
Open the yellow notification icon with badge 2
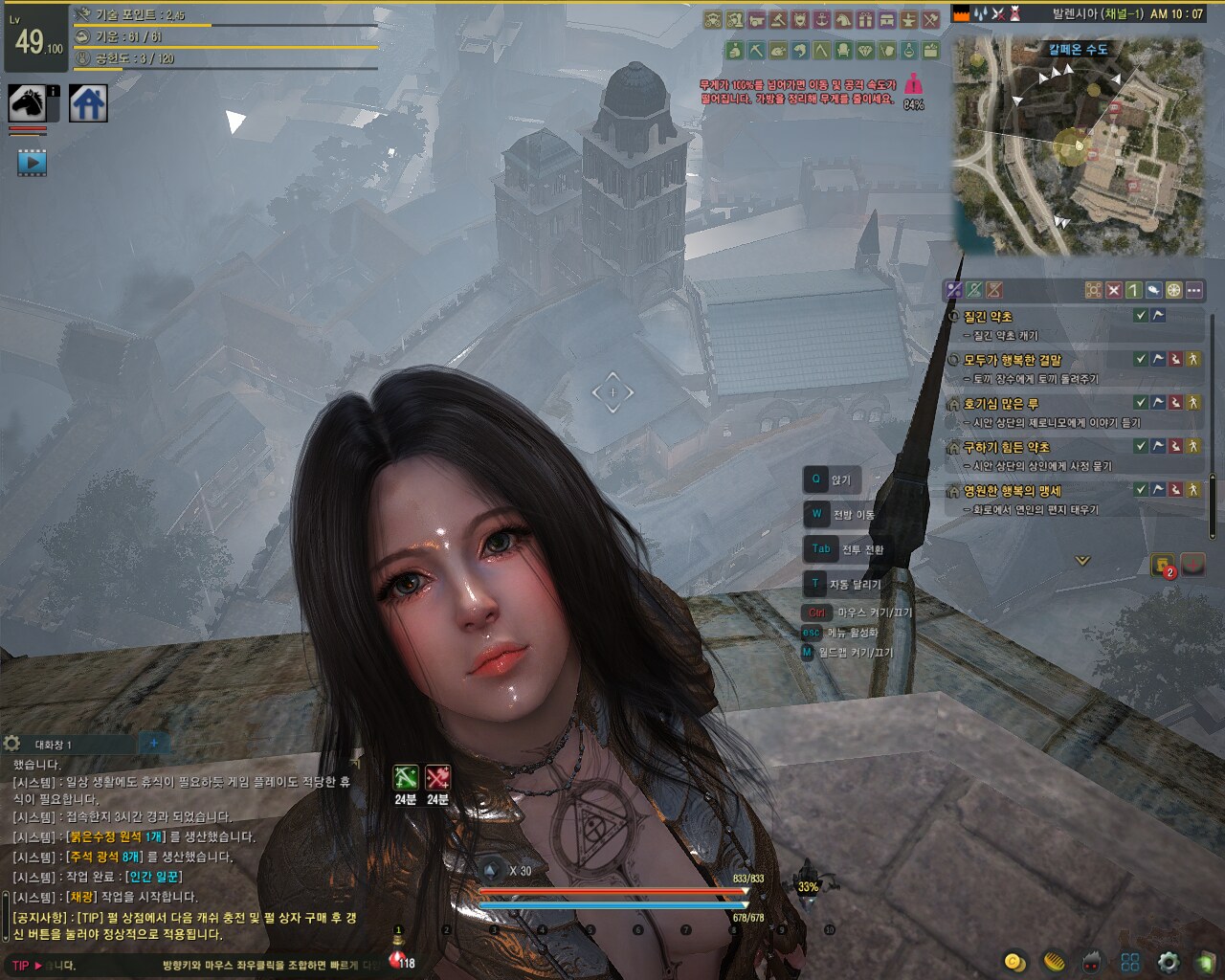click(1163, 565)
